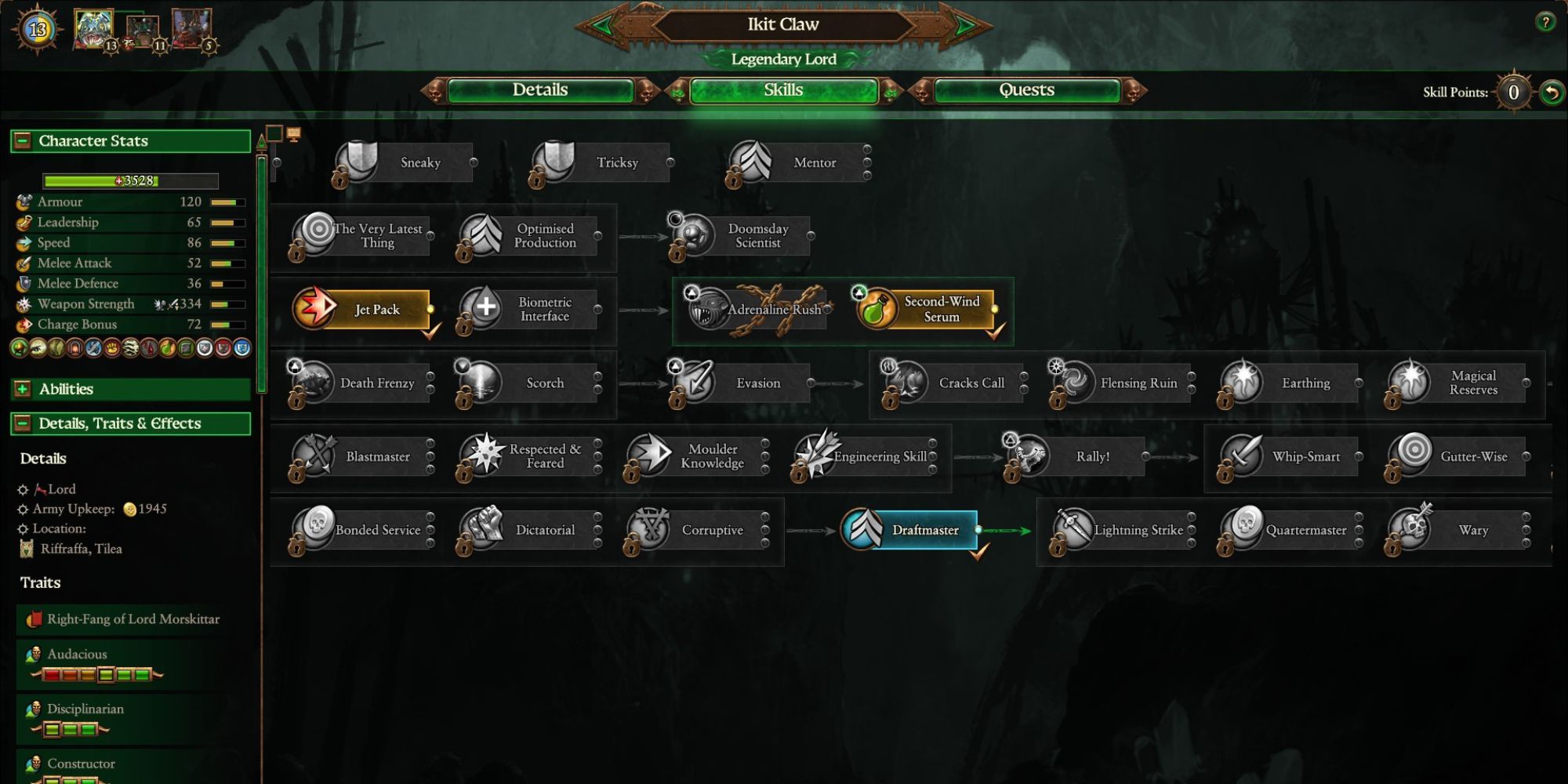Collapse the Details, Traits & Effects section
Screen dimensions: 1568x784
(x=22, y=423)
